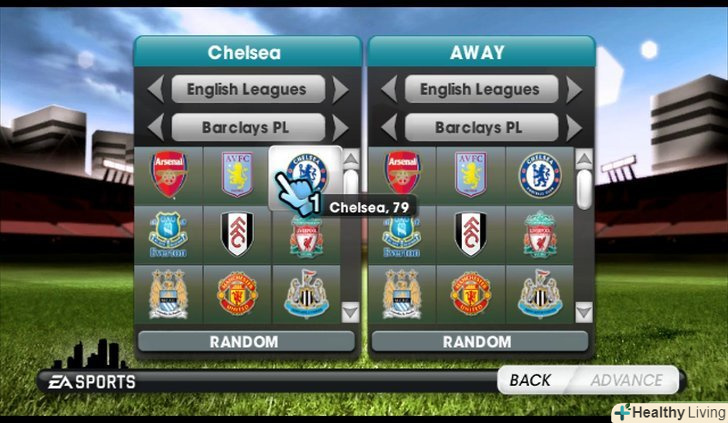Image resolution: width=728 pixels, height=423 pixels.
Task: Select Fulham crest in the AWAY panel
Action: click(469, 235)
